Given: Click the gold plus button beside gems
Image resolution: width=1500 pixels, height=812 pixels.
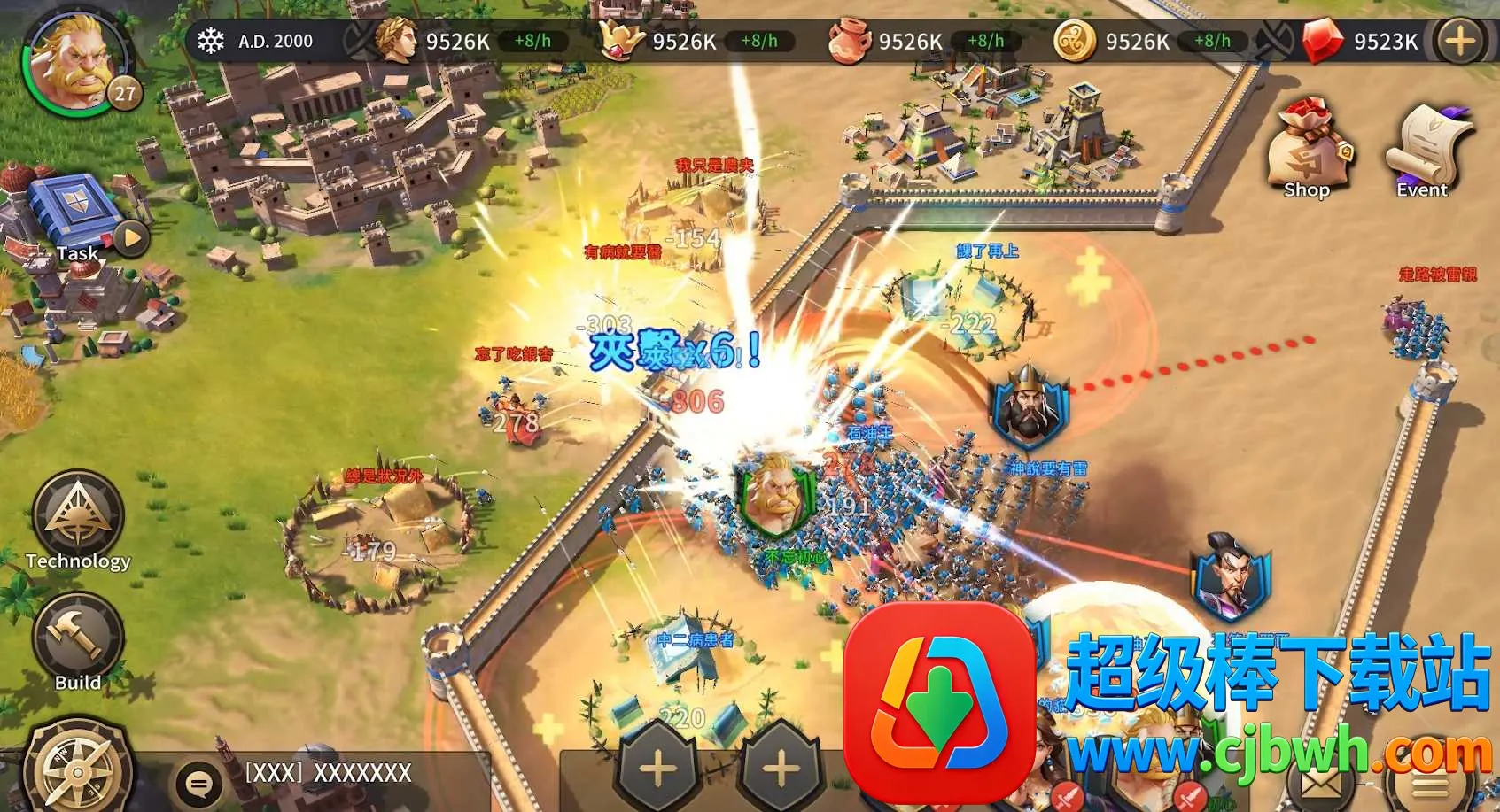Looking at the screenshot, I should coord(1459,42).
